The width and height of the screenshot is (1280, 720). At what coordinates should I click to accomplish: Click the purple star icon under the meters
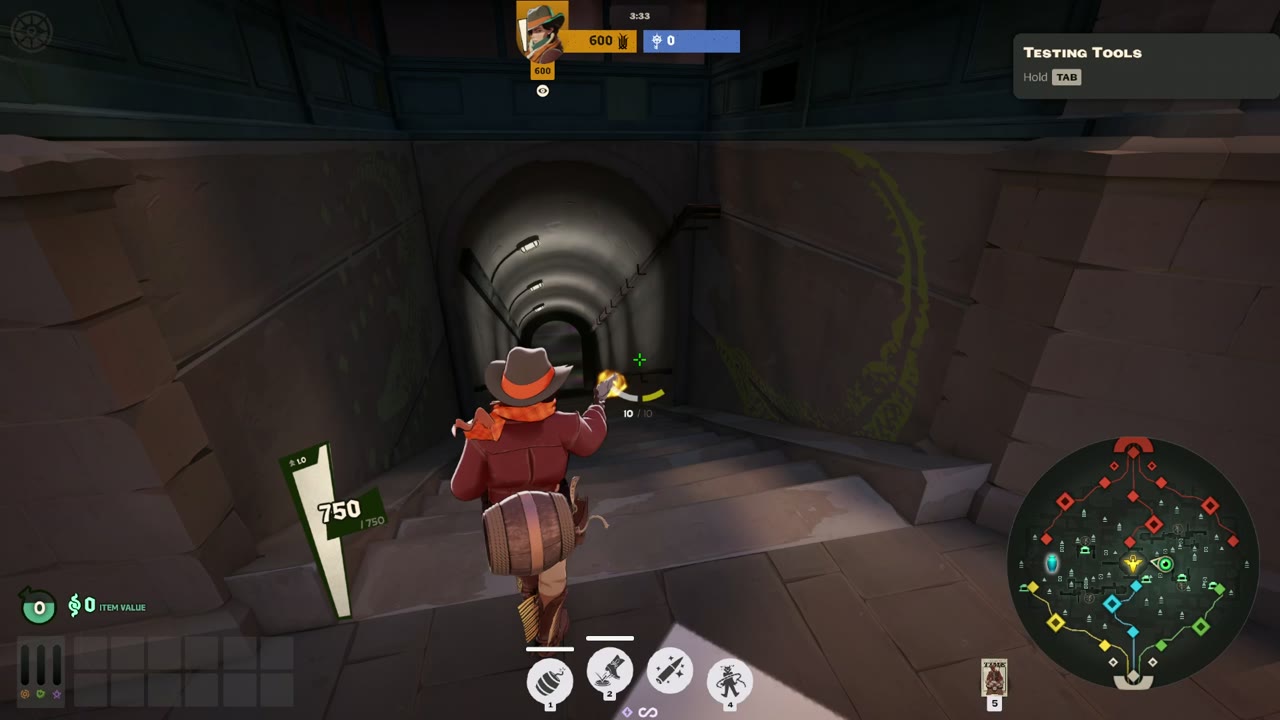tap(57, 695)
